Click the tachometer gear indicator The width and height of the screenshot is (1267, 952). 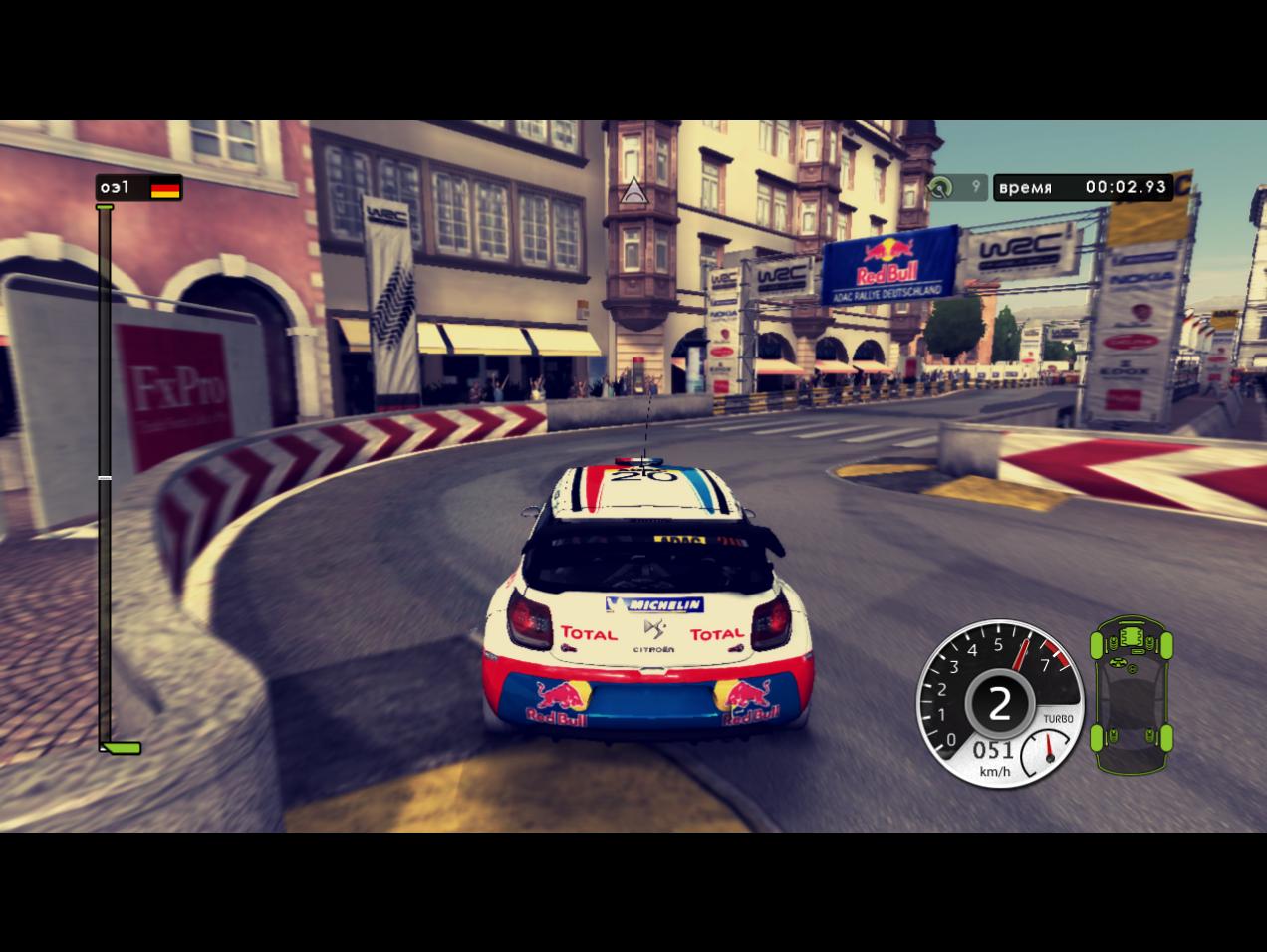coord(998,704)
